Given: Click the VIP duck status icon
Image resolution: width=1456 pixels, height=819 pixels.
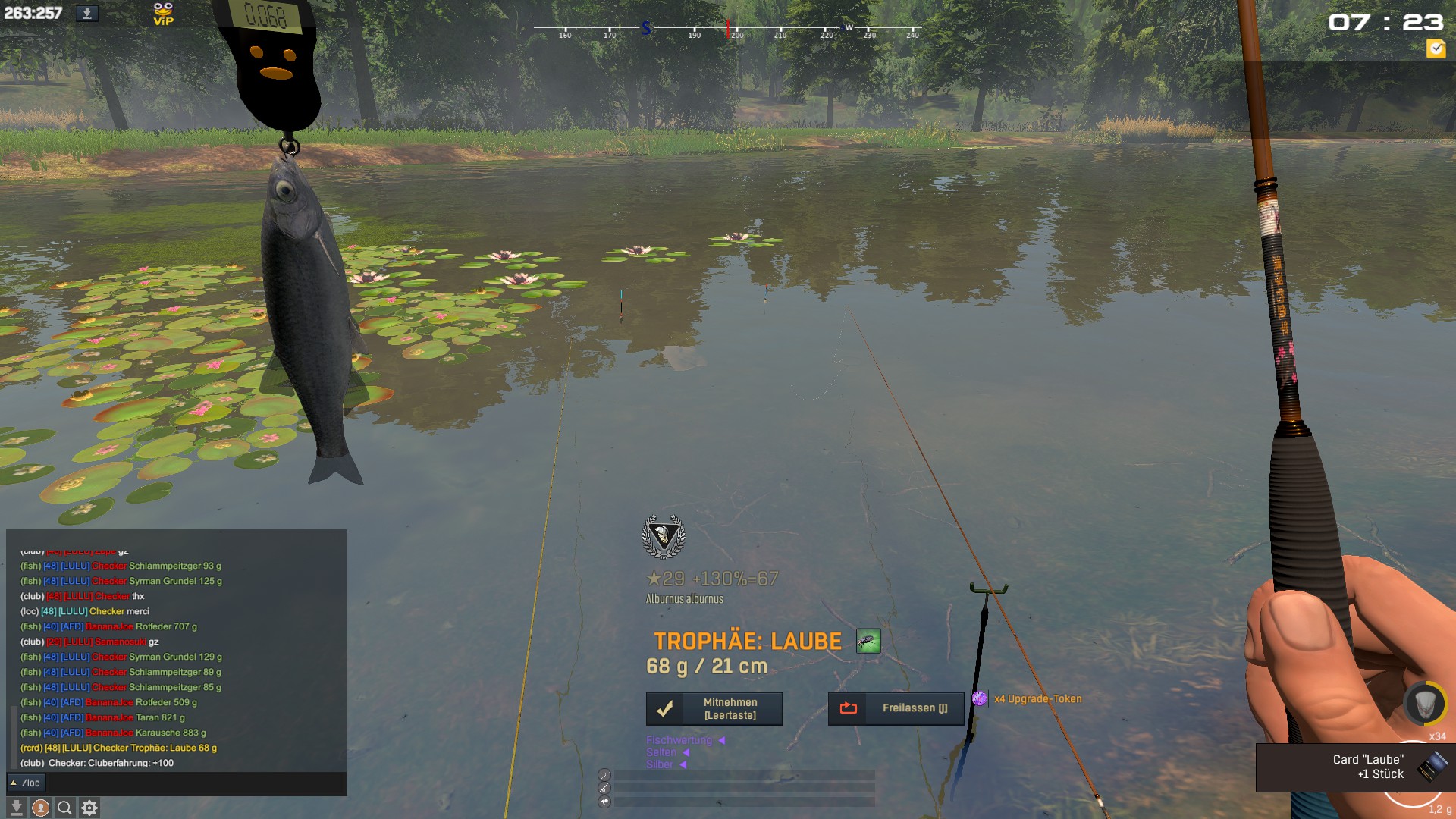Looking at the screenshot, I should pos(163,14).
